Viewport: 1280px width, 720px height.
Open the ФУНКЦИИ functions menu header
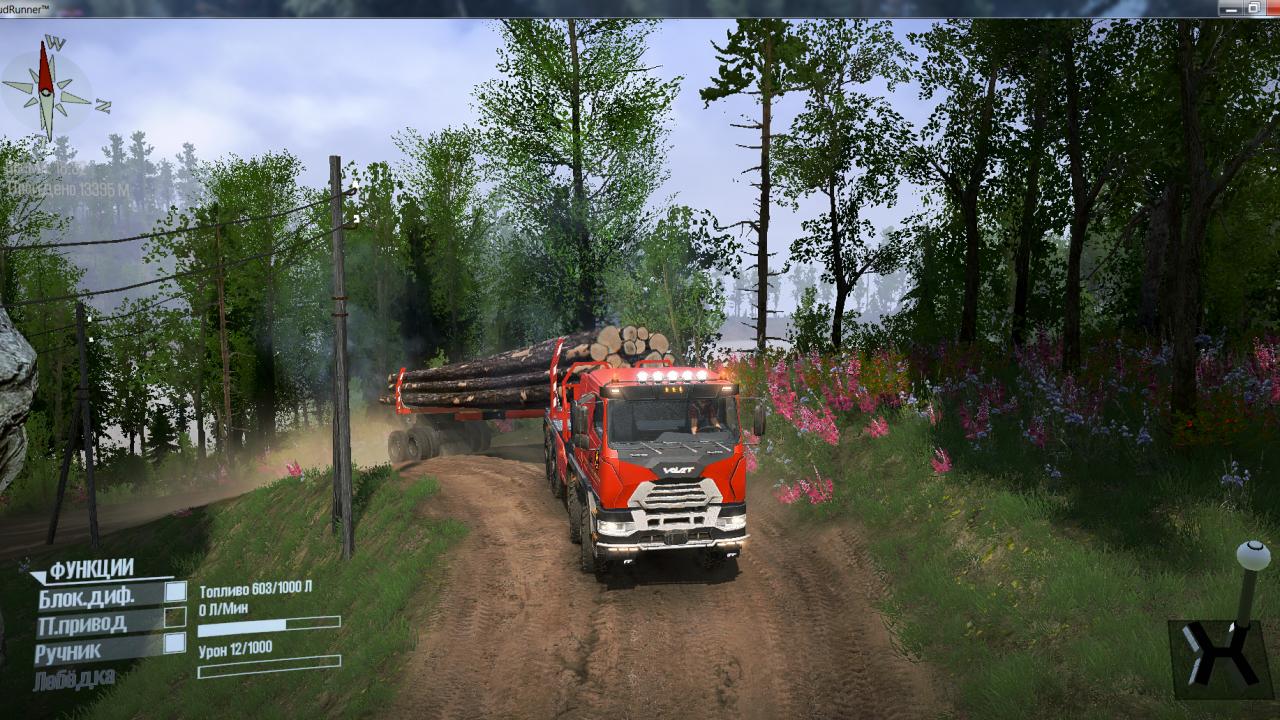[91, 569]
